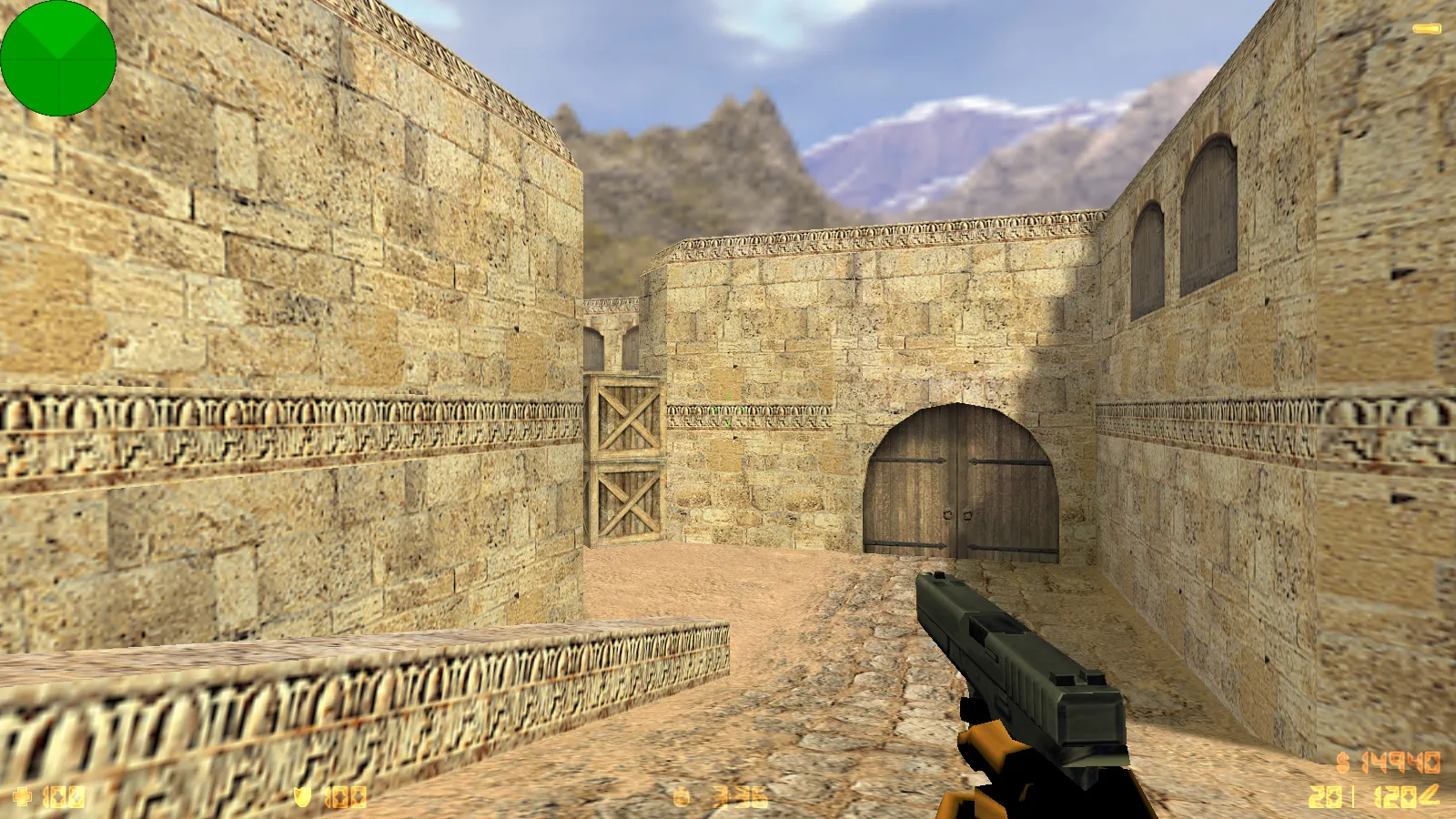Viewport: 1456px width, 819px height.
Task: Click the green radar circle
Action: pos(59,57)
